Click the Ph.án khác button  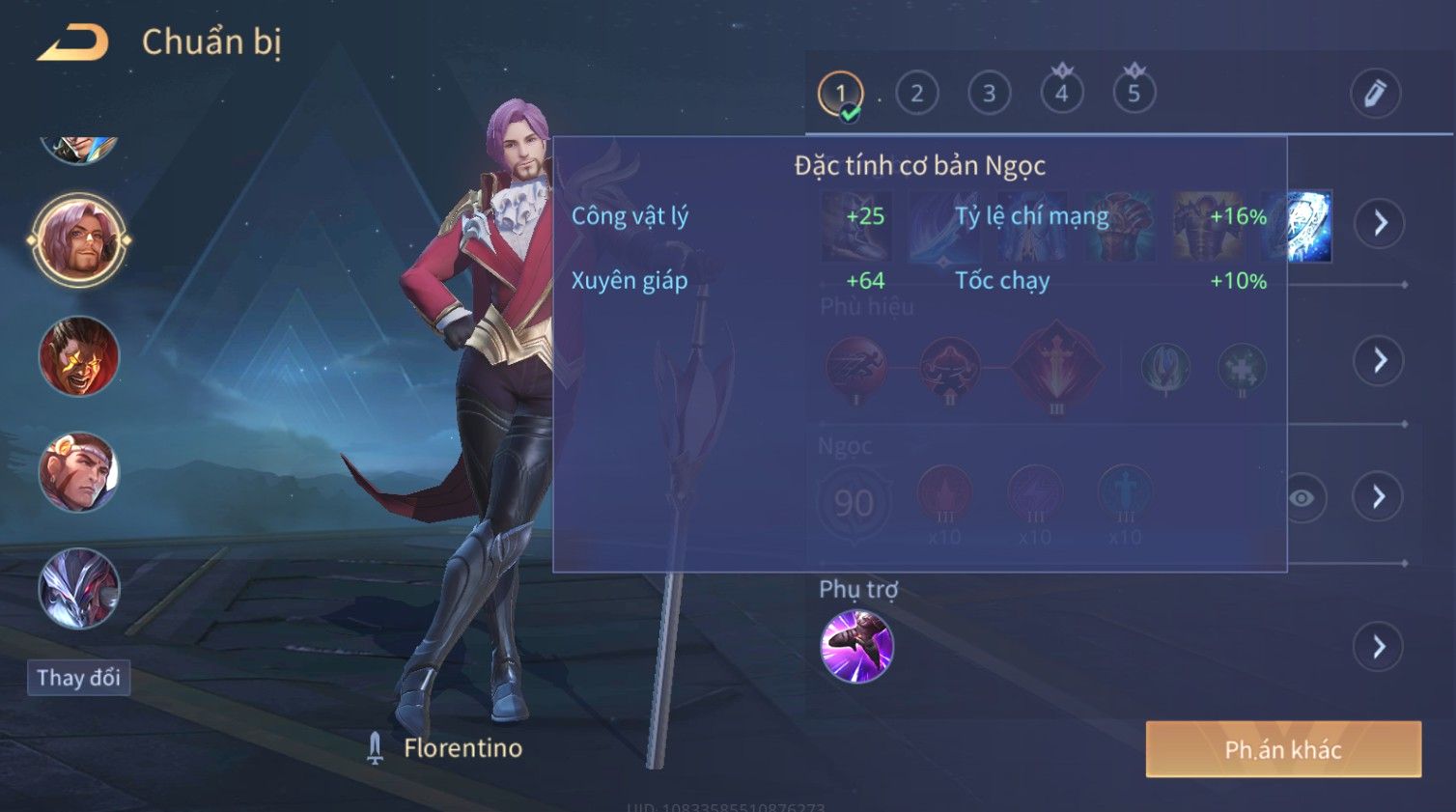(x=1283, y=749)
